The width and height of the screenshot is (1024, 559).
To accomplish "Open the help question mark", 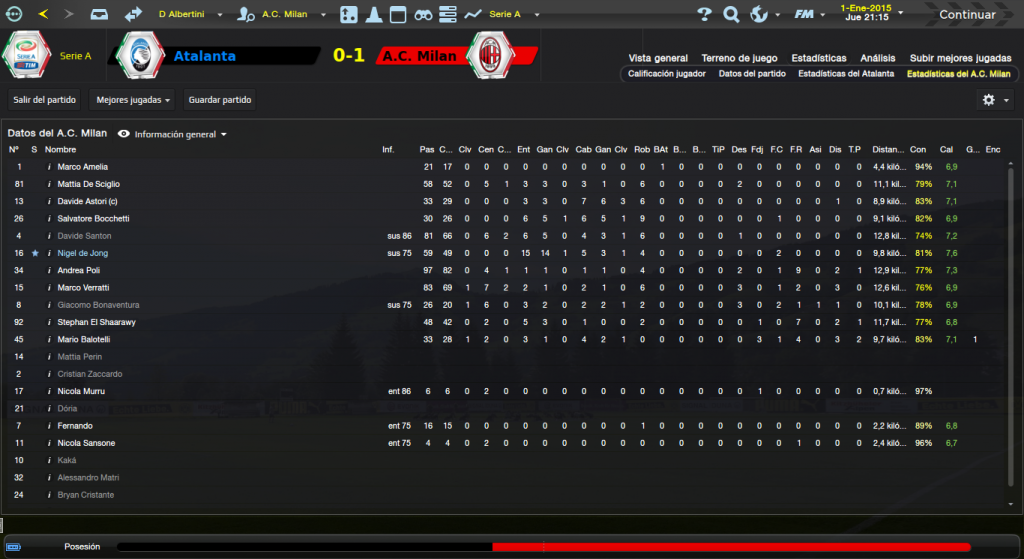I will pyautogui.click(x=704, y=15).
